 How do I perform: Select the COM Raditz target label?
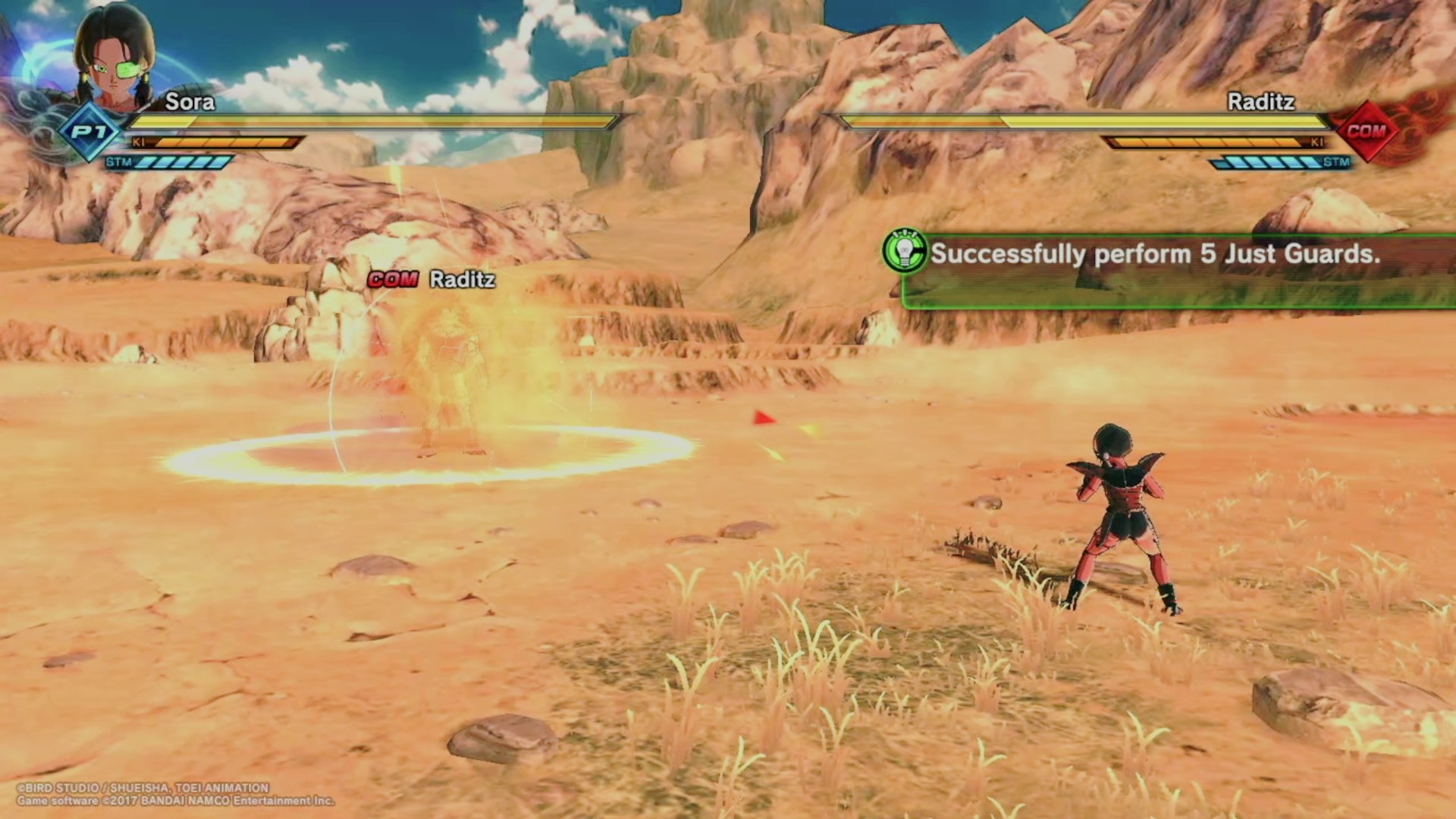pos(431,280)
